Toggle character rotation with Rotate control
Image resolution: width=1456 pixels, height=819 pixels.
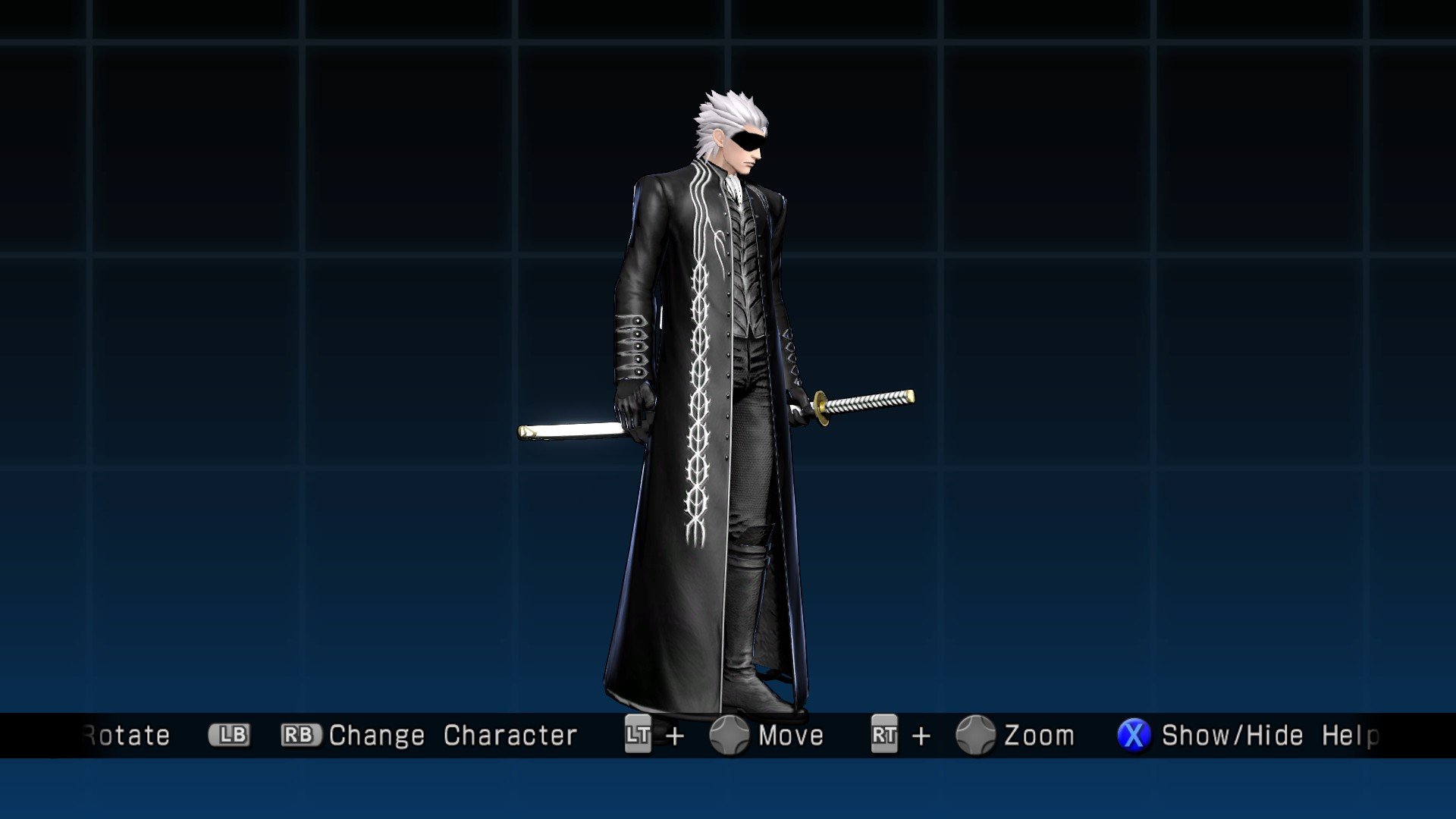(125, 734)
